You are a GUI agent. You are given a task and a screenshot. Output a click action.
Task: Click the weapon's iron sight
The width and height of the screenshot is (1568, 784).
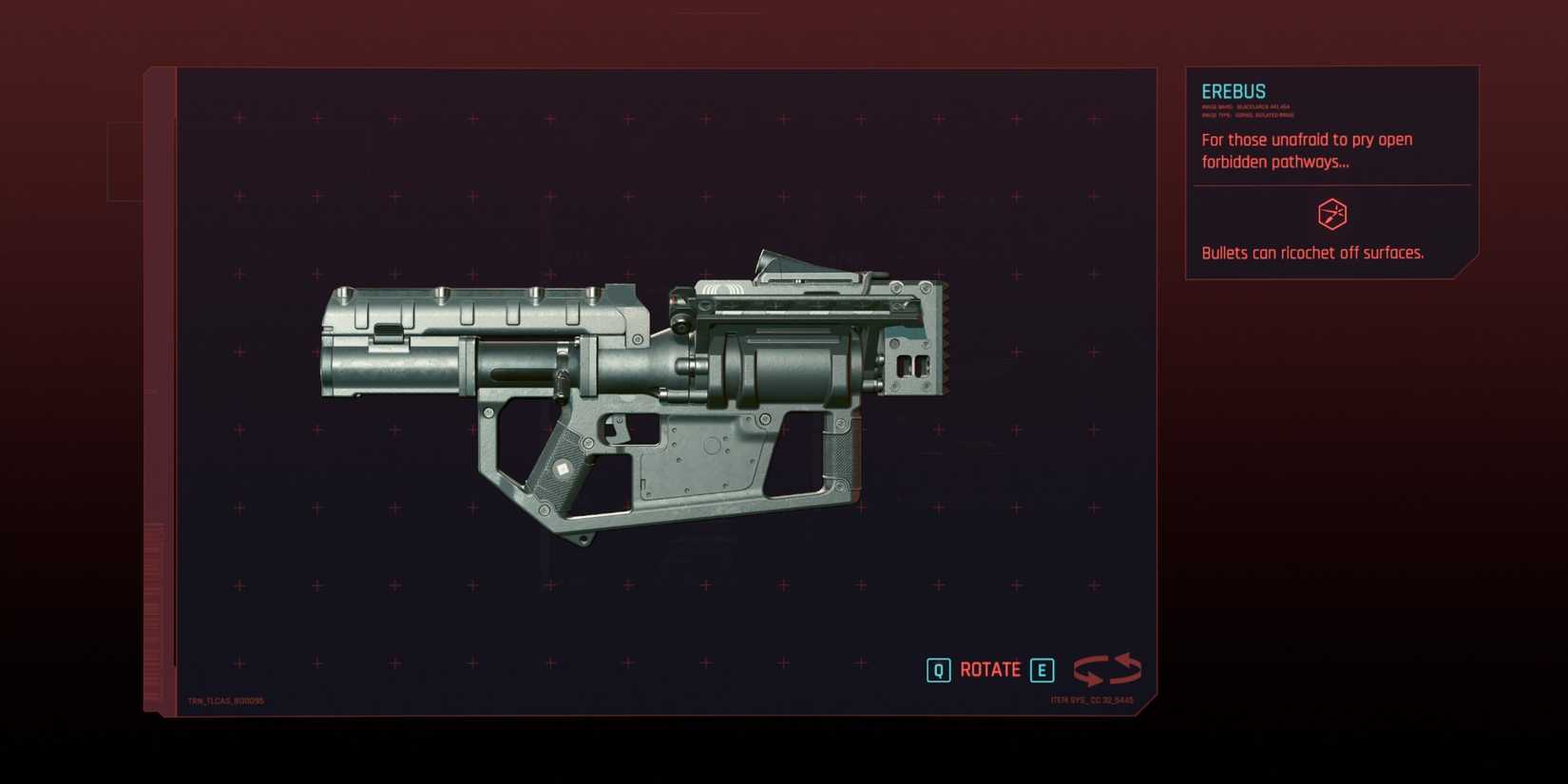click(x=779, y=261)
